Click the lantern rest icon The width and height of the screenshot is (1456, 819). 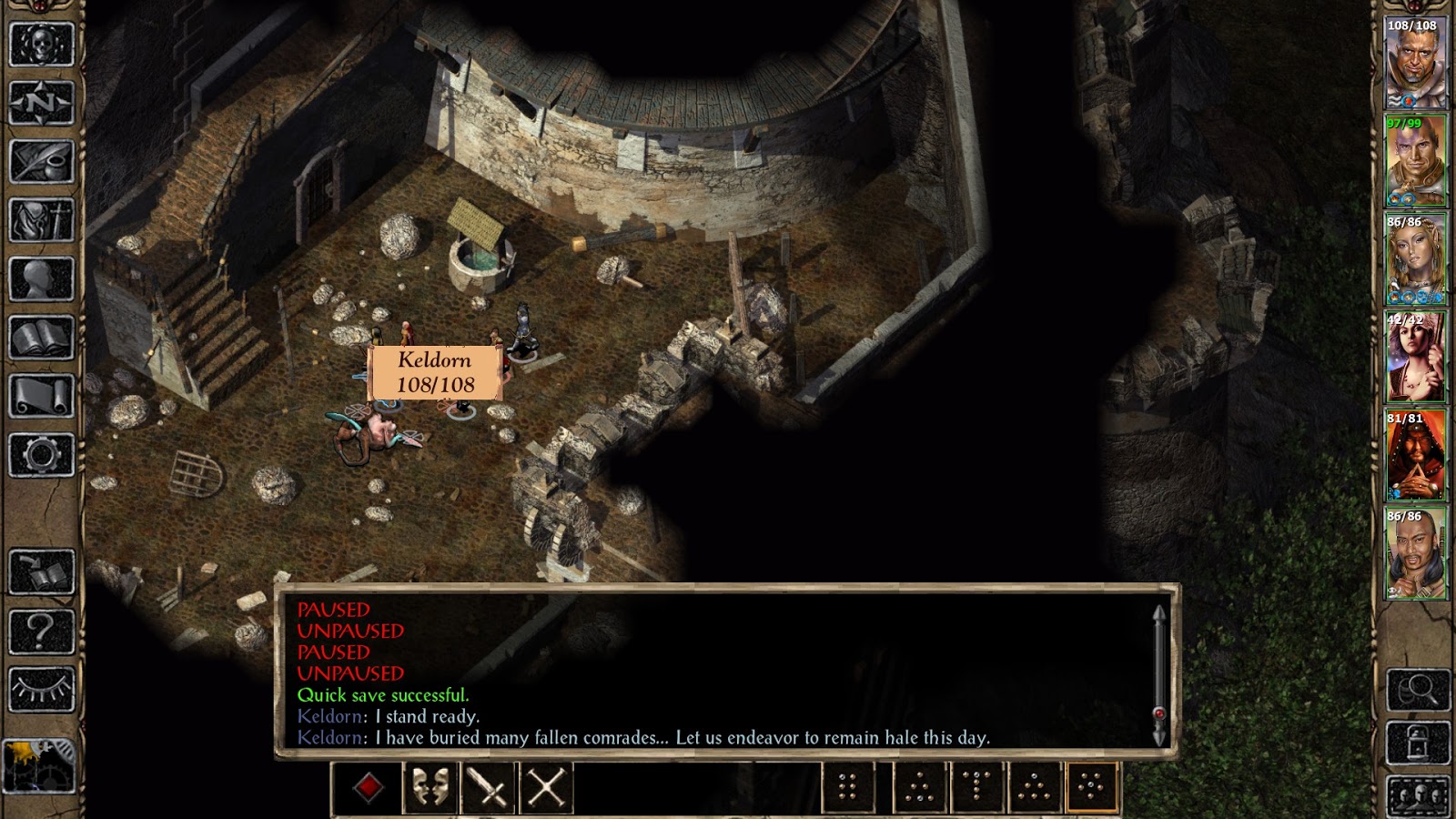coord(1416,743)
